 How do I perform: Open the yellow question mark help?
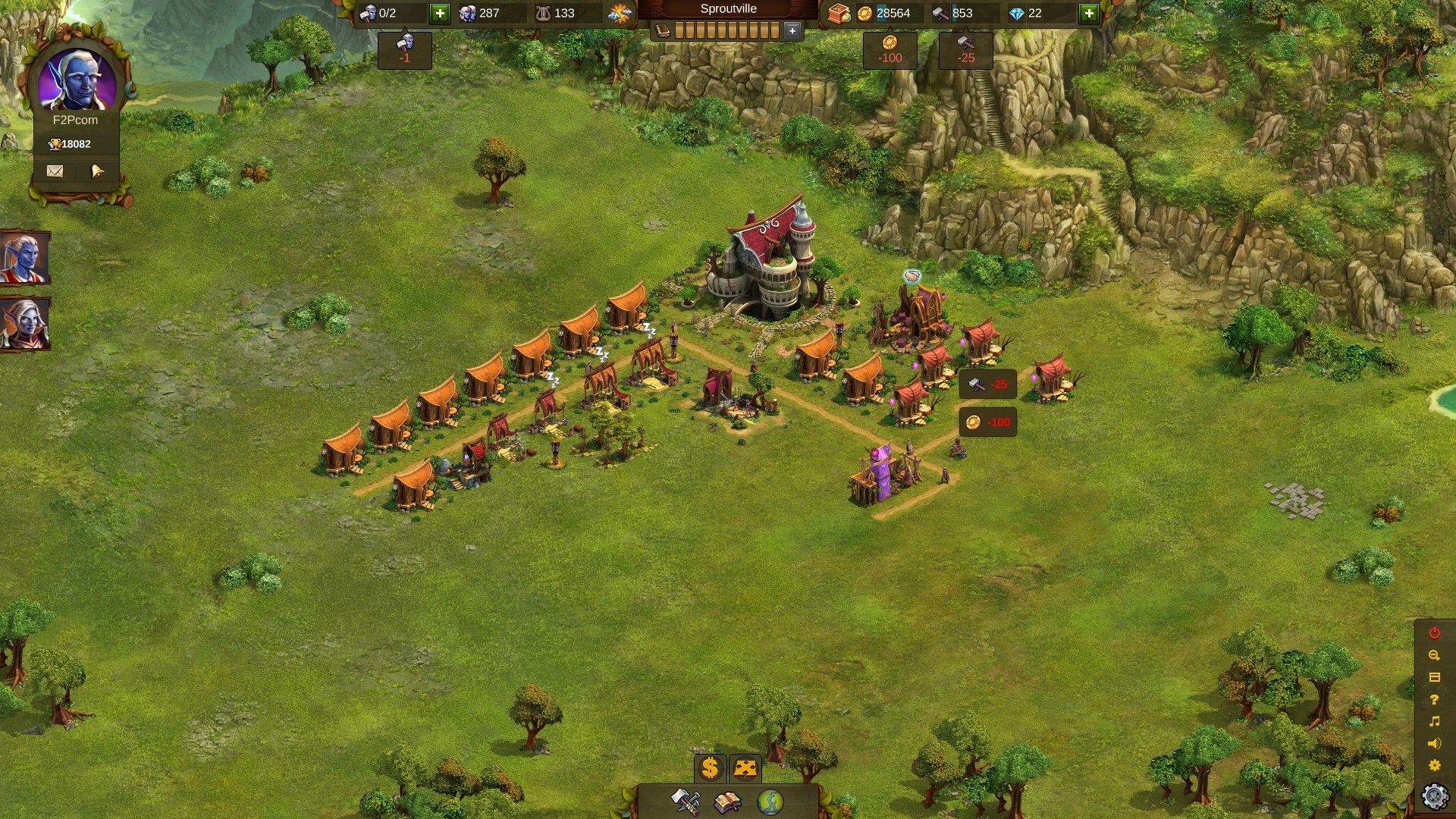pyautogui.click(x=1434, y=699)
